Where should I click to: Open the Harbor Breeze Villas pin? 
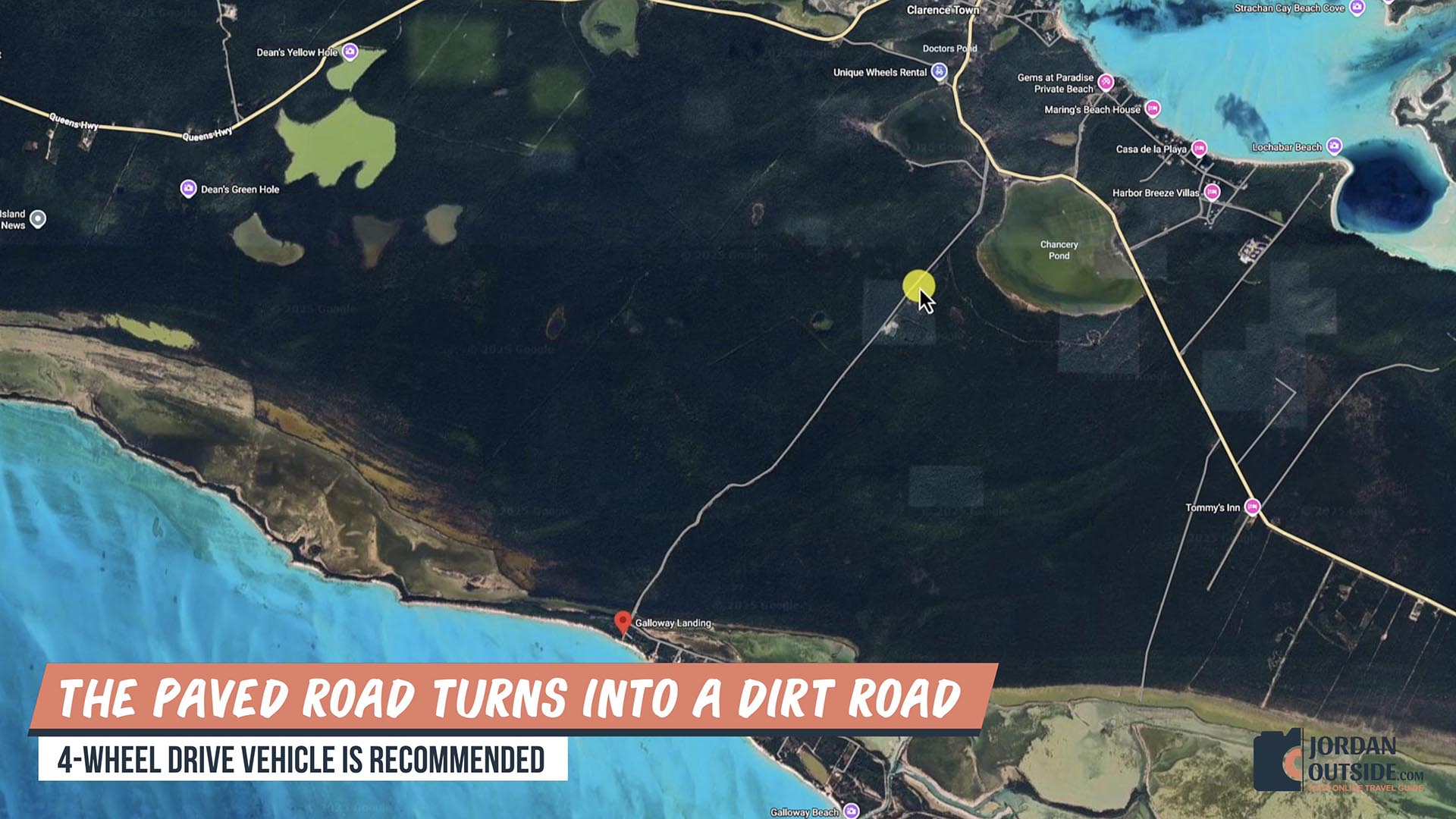[x=1212, y=192]
